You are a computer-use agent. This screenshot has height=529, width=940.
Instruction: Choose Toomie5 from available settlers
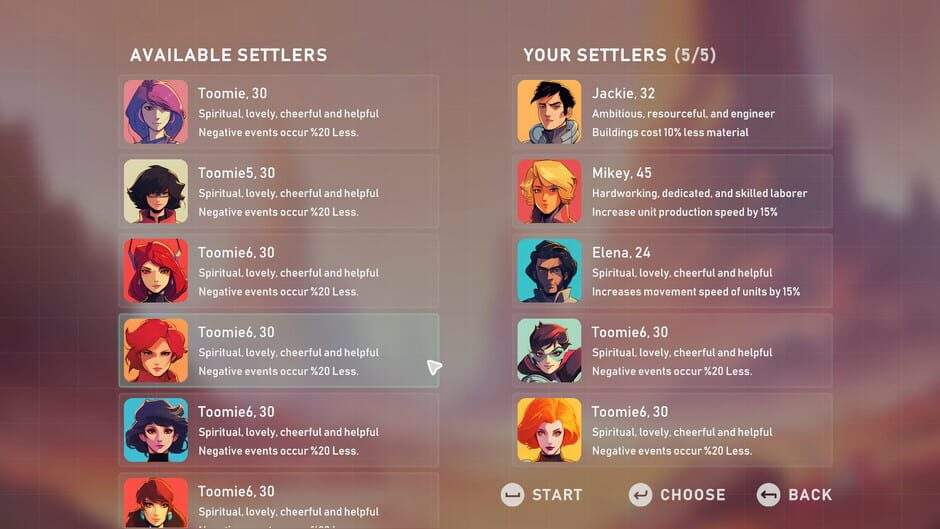pyautogui.click(x=278, y=191)
